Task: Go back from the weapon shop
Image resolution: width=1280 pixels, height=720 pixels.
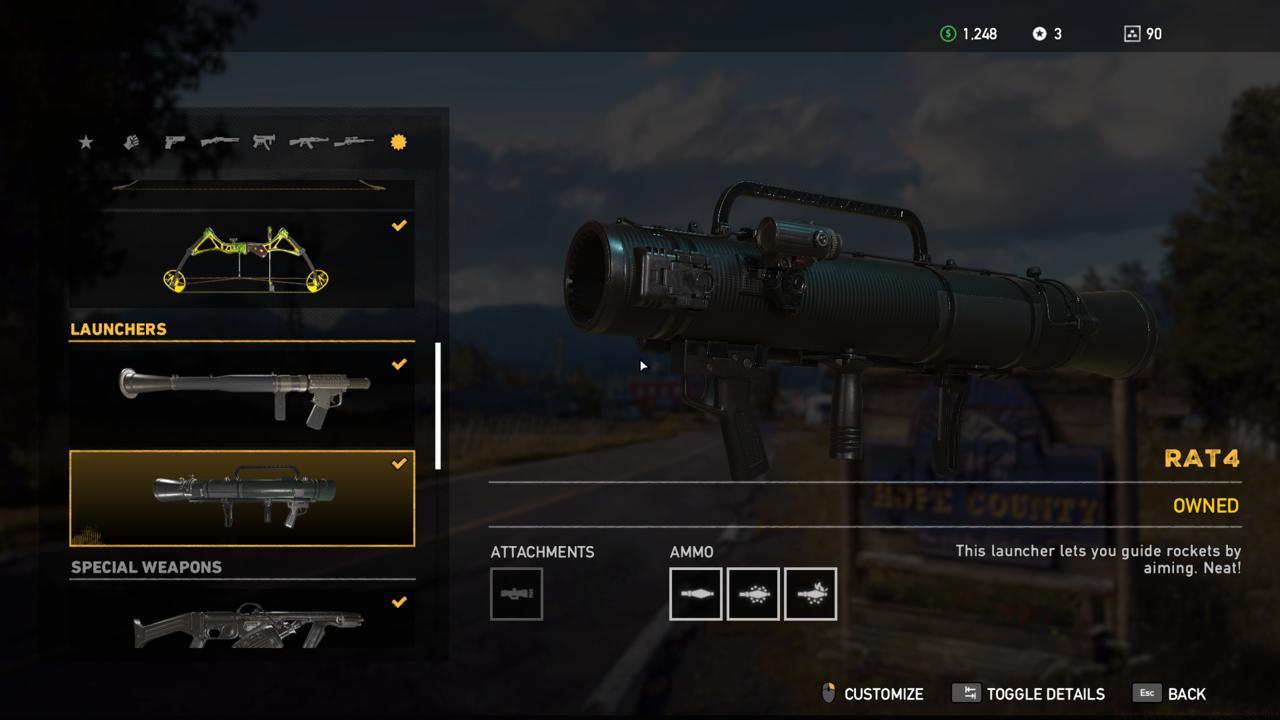Action: pyautogui.click(x=1170, y=694)
